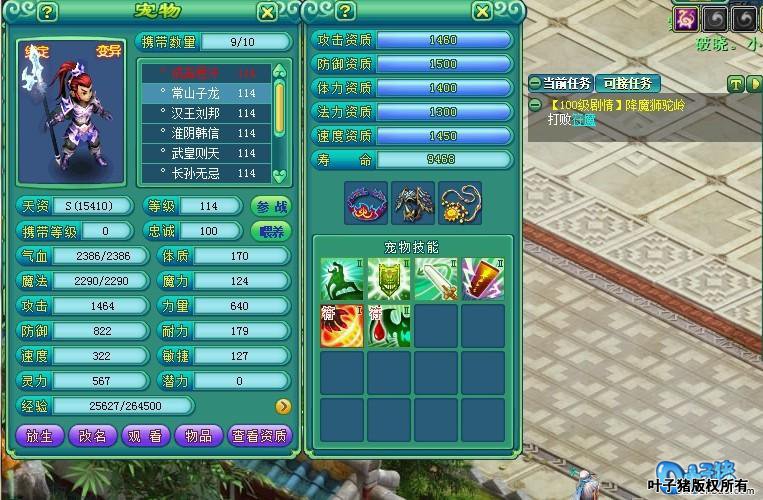Pick 武皇则天 in the pet list

[x=206, y=152]
